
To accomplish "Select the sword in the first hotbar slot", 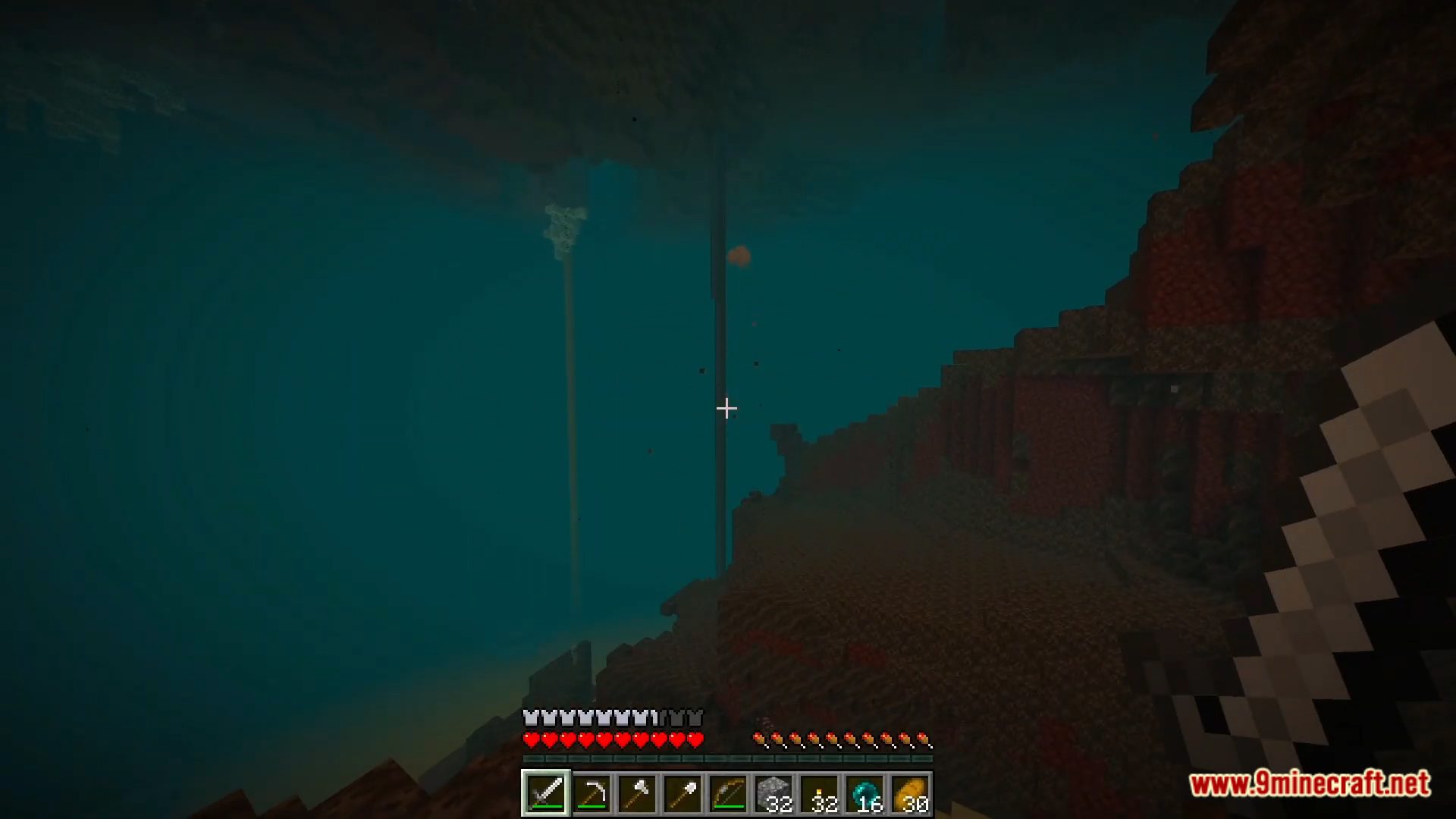I will point(546,792).
